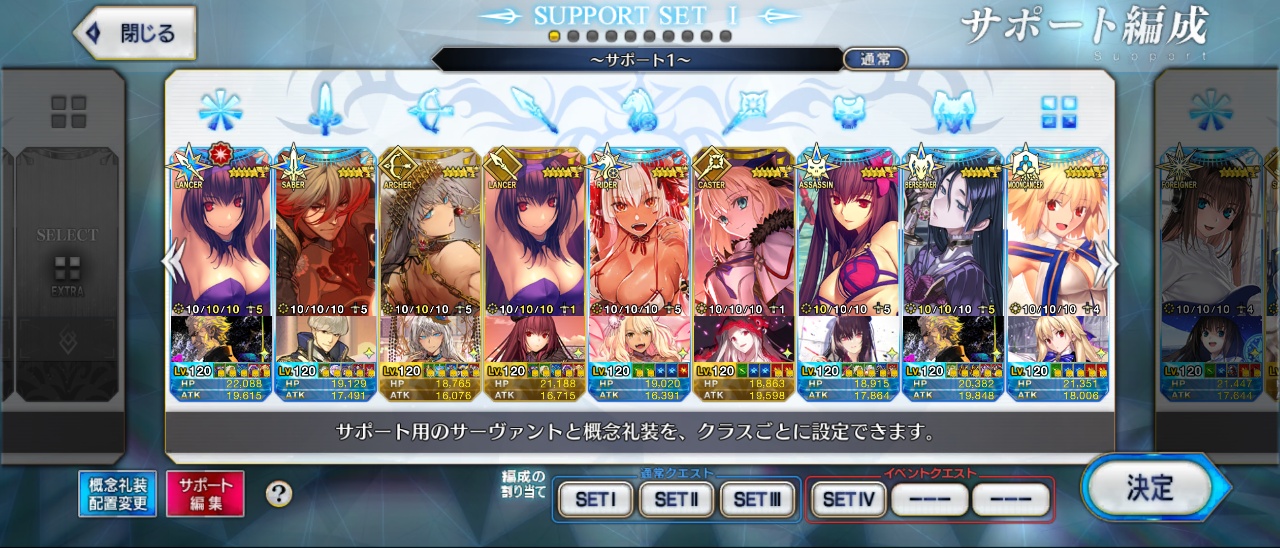Viewport: 1280px width, 548px height.
Task: Choose the Rider support servant card
Action: pyautogui.click(x=638, y=240)
